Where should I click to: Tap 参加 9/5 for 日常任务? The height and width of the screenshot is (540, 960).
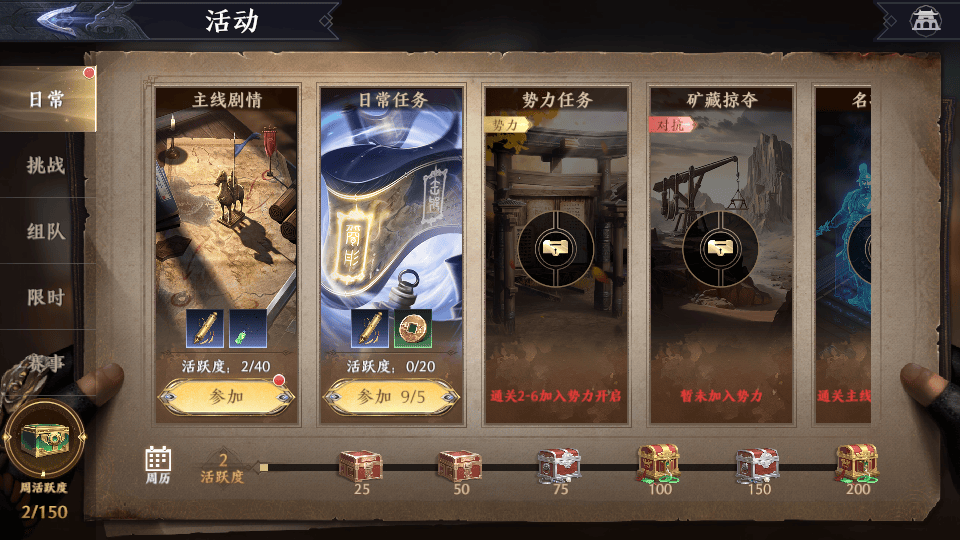point(391,396)
